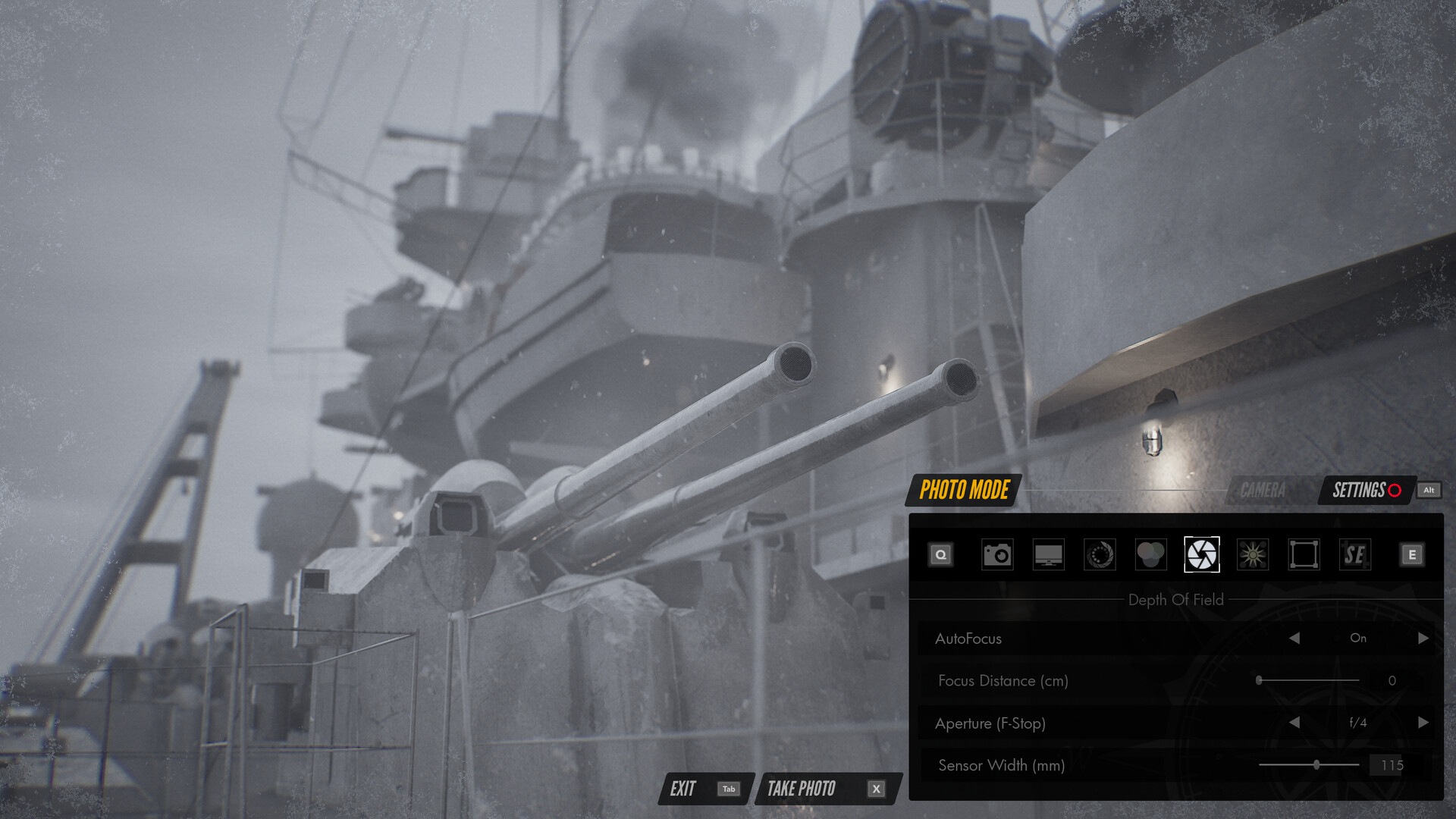Screen dimensions: 1456x819
Task: Decrease Aperture F-Stop with left arrow
Action: point(1294,723)
